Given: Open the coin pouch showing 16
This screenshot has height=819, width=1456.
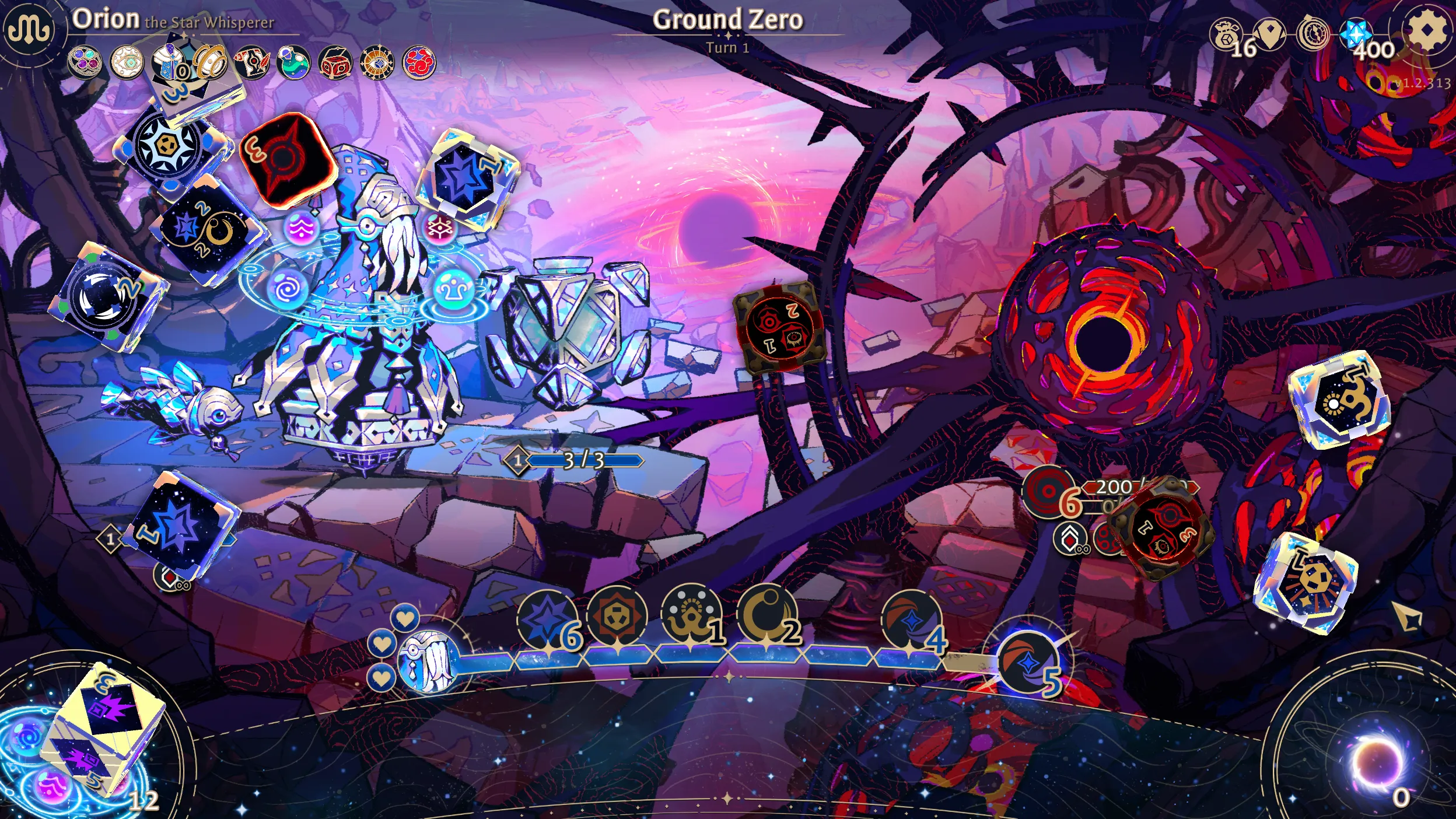Looking at the screenshot, I should 1225,32.
